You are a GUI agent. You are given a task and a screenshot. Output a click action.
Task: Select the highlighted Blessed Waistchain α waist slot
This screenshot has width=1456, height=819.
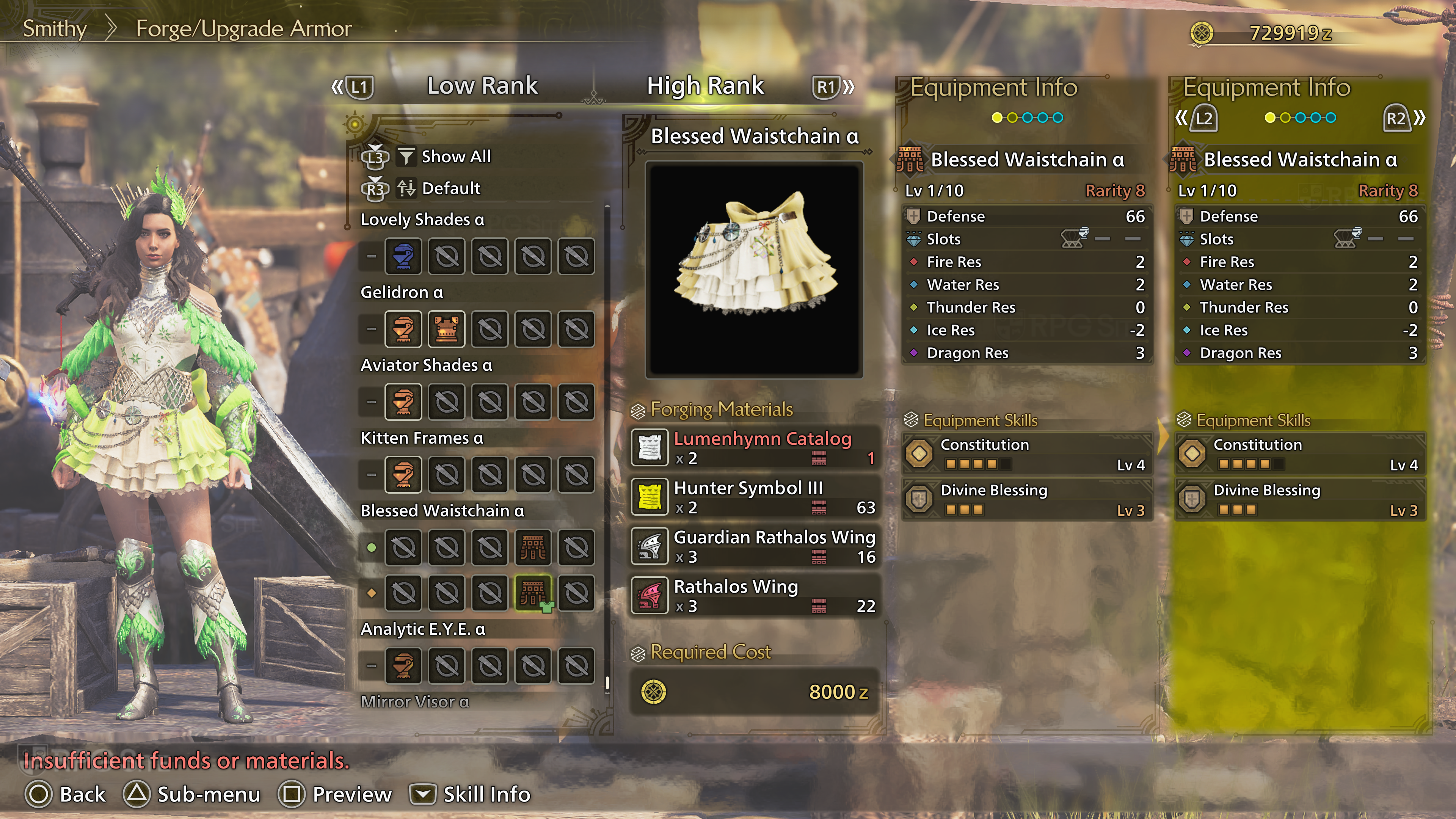coord(532,593)
